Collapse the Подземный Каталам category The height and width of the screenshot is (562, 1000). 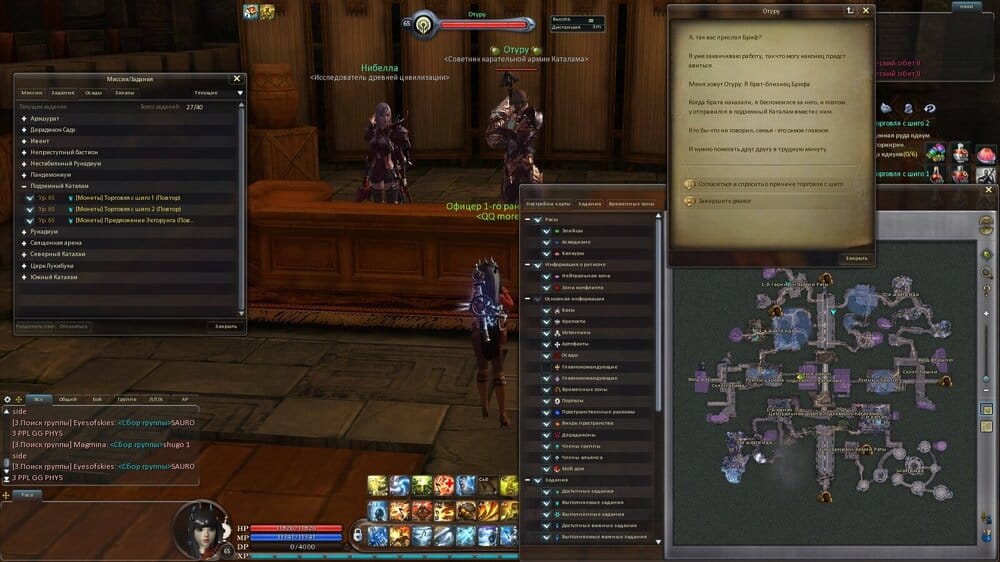click(x=24, y=187)
